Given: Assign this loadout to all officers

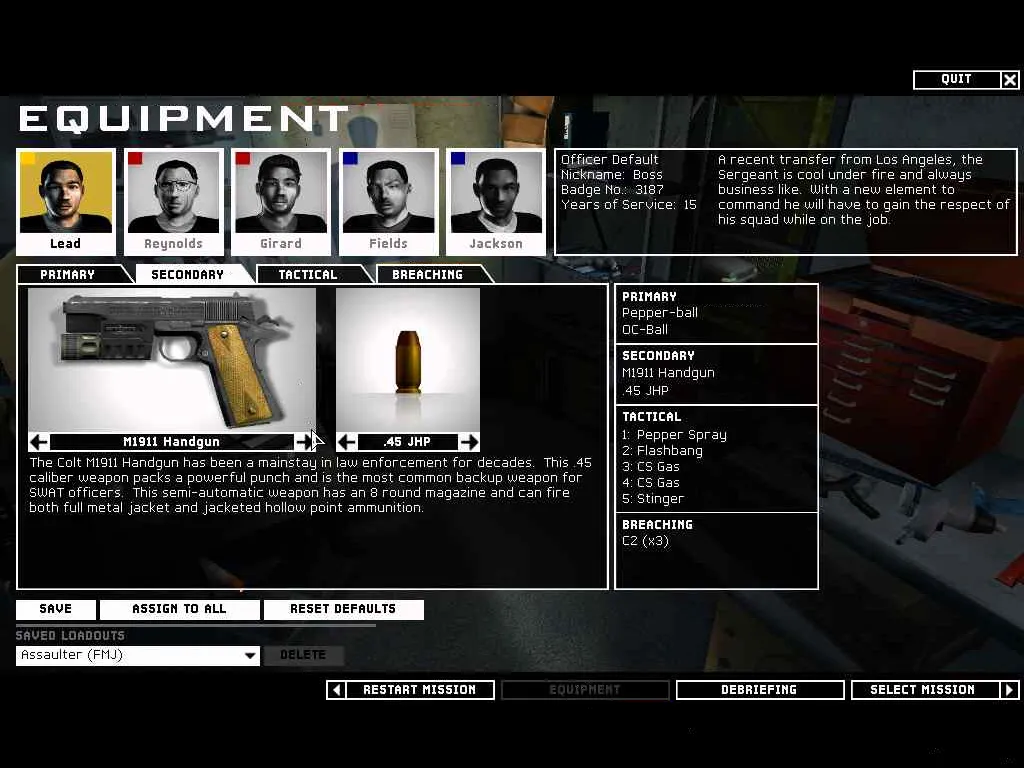Looking at the screenshot, I should [180, 609].
